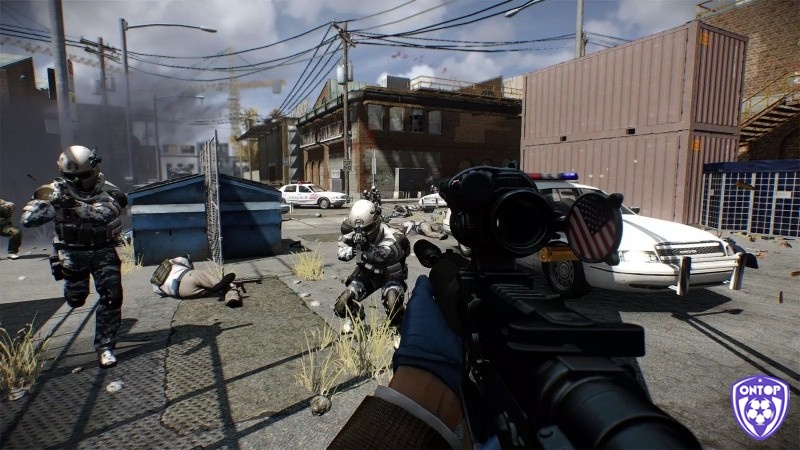Click the ONTOP shield logo watermark
Screen dimensions: 800x450
click(760, 407)
